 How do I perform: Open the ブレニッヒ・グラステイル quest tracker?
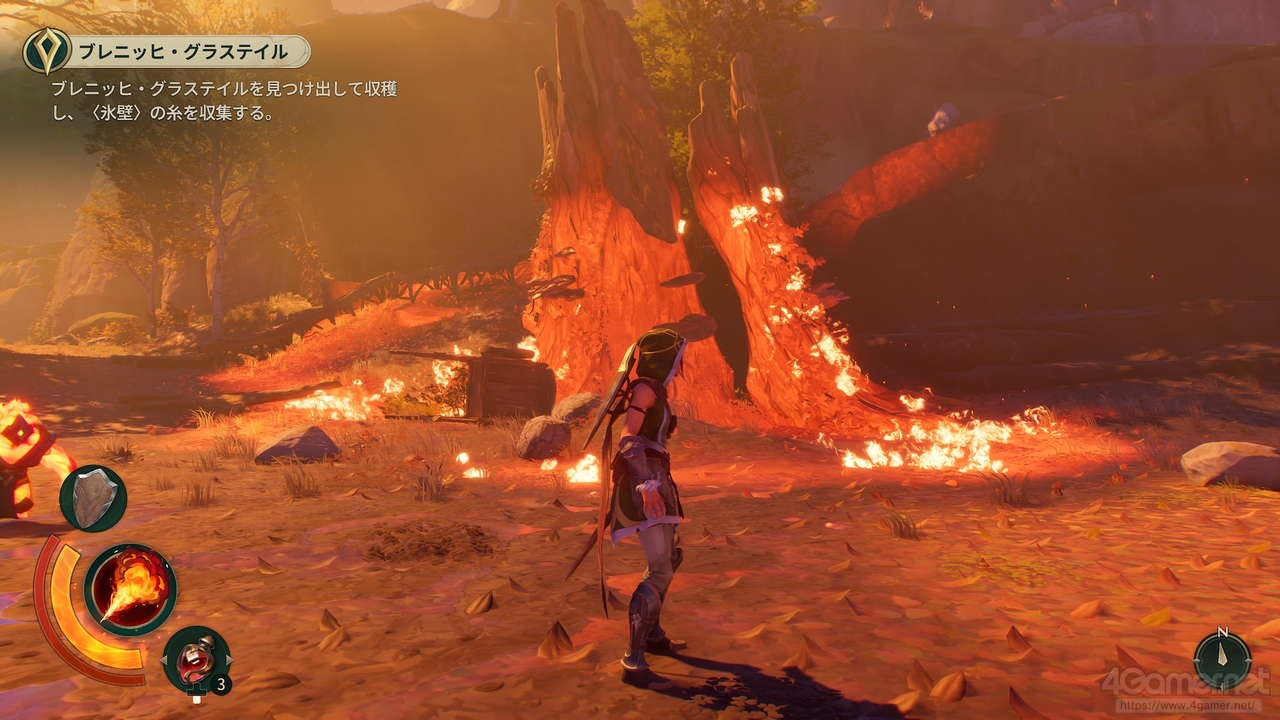[x=167, y=51]
